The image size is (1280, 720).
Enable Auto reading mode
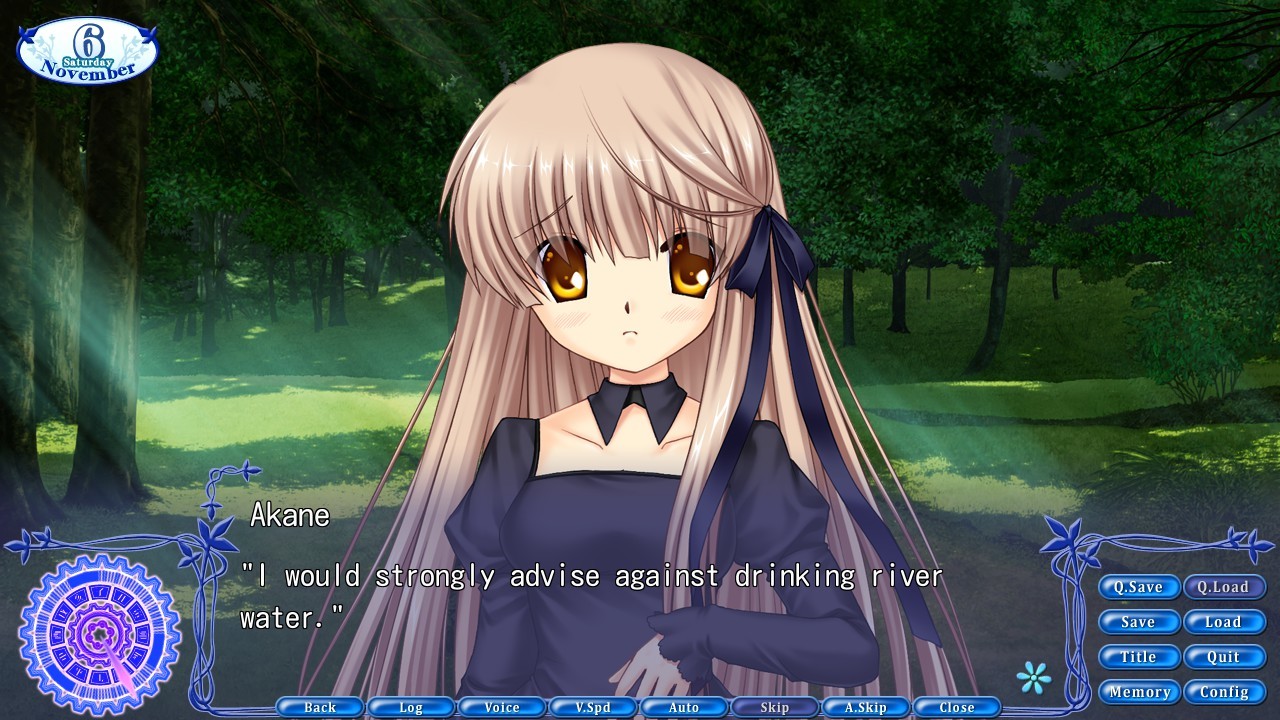point(684,707)
